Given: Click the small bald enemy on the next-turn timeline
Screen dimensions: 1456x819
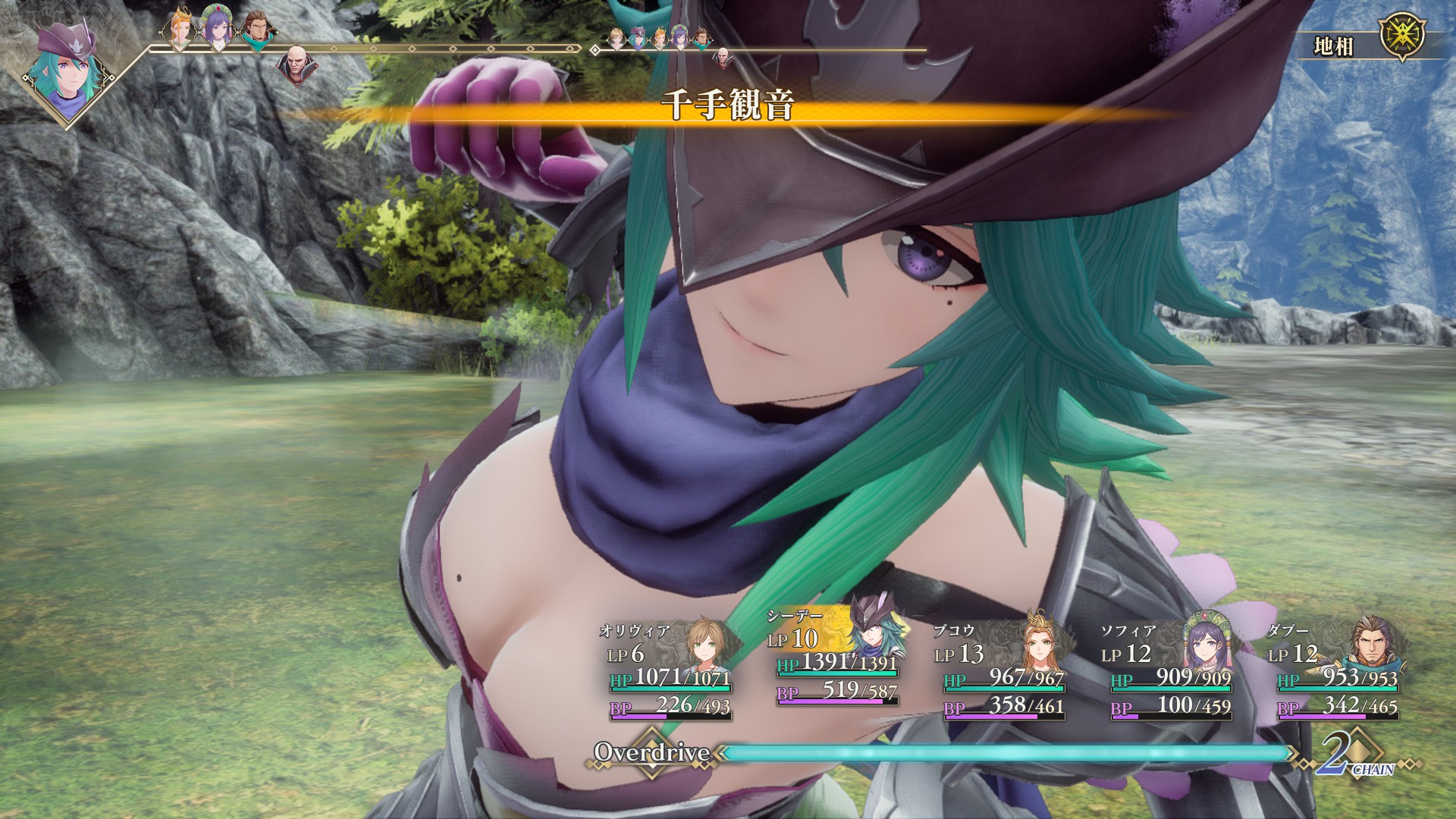Looking at the screenshot, I should 722,55.
